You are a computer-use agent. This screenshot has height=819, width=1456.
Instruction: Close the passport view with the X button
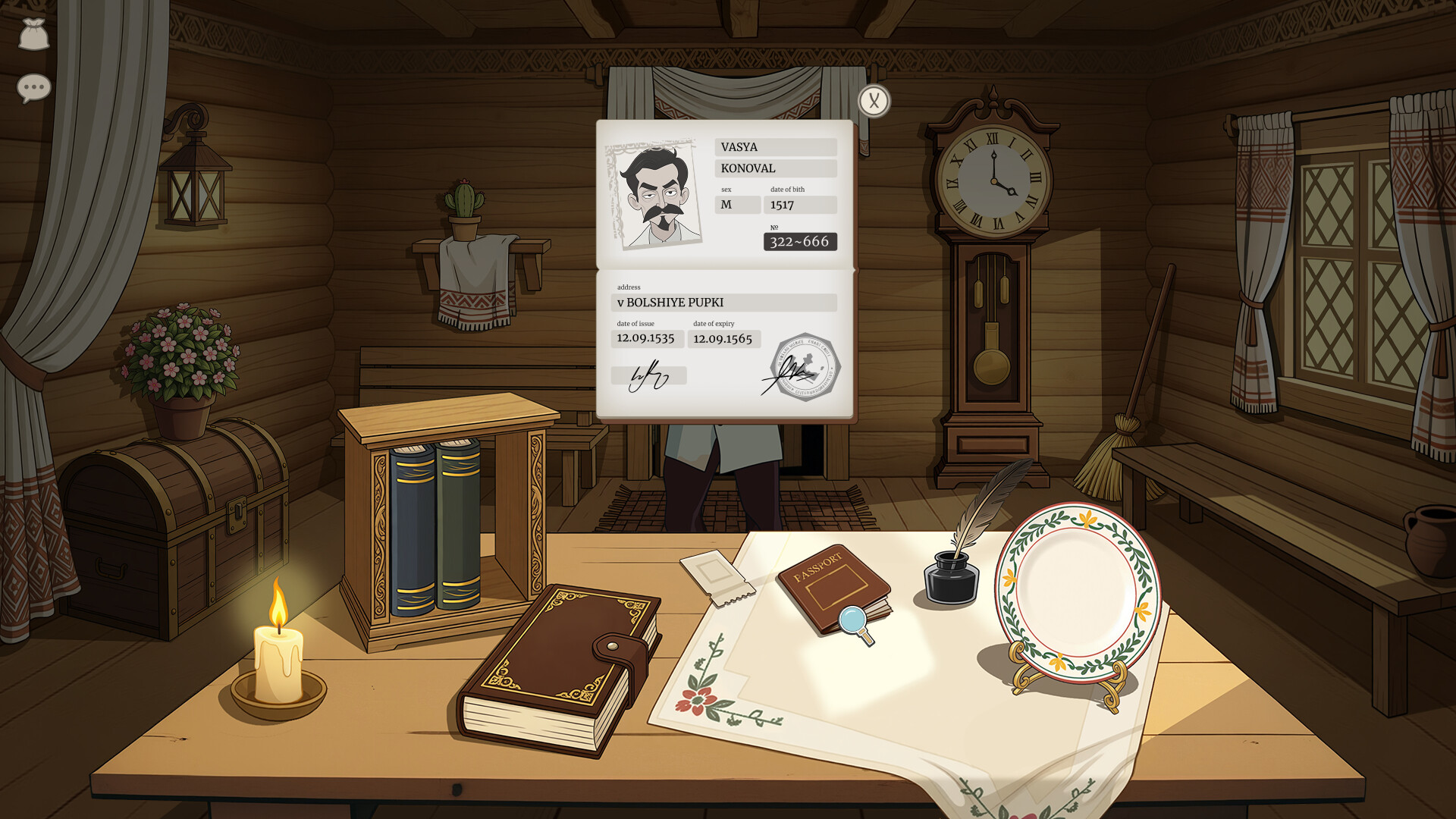tap(874, 99)
